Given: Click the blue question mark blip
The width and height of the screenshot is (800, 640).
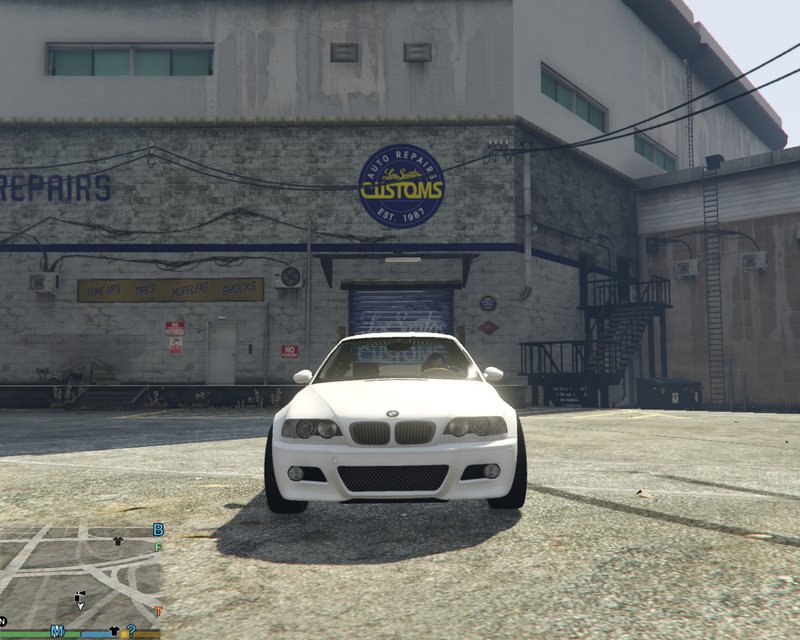Looking at the screenshot, I should pos(130,631).
